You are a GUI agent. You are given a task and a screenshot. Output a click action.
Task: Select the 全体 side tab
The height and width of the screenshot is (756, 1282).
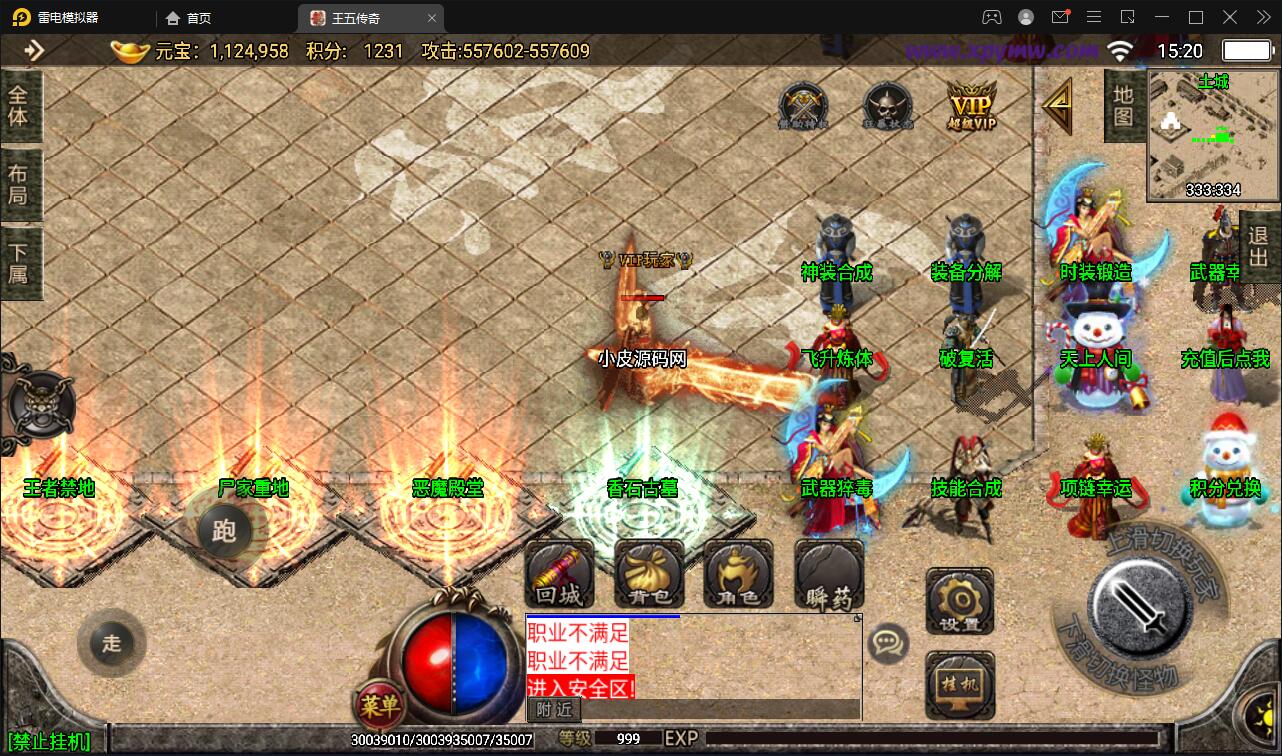[x=19, y=105]
